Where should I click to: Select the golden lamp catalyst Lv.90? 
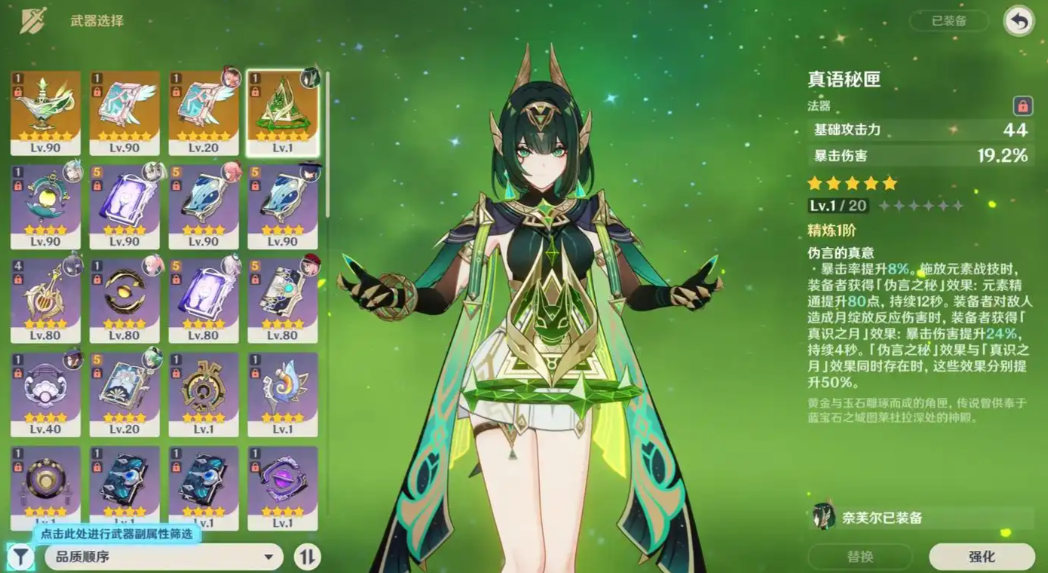click(x=45, y=112)
